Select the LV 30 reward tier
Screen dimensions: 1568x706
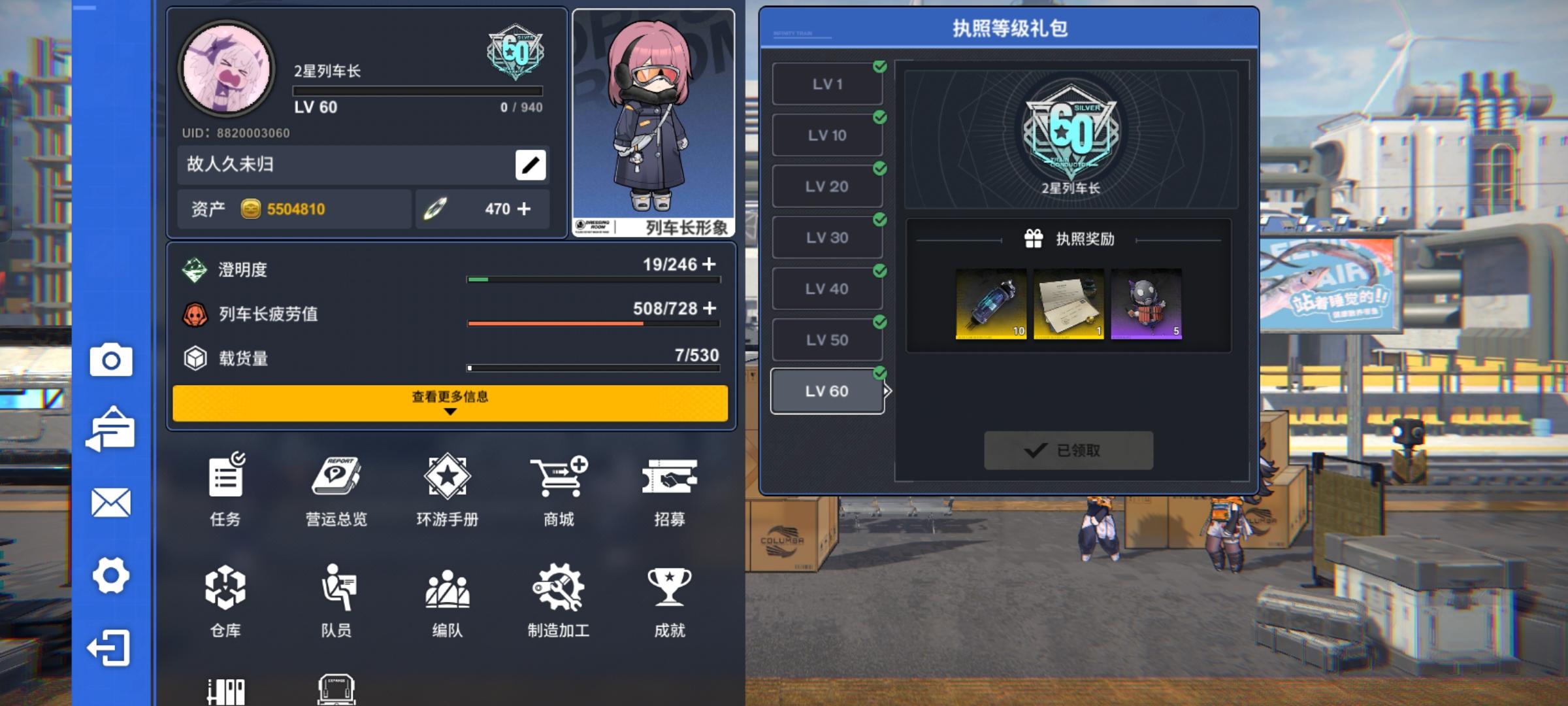pos(826,237)
